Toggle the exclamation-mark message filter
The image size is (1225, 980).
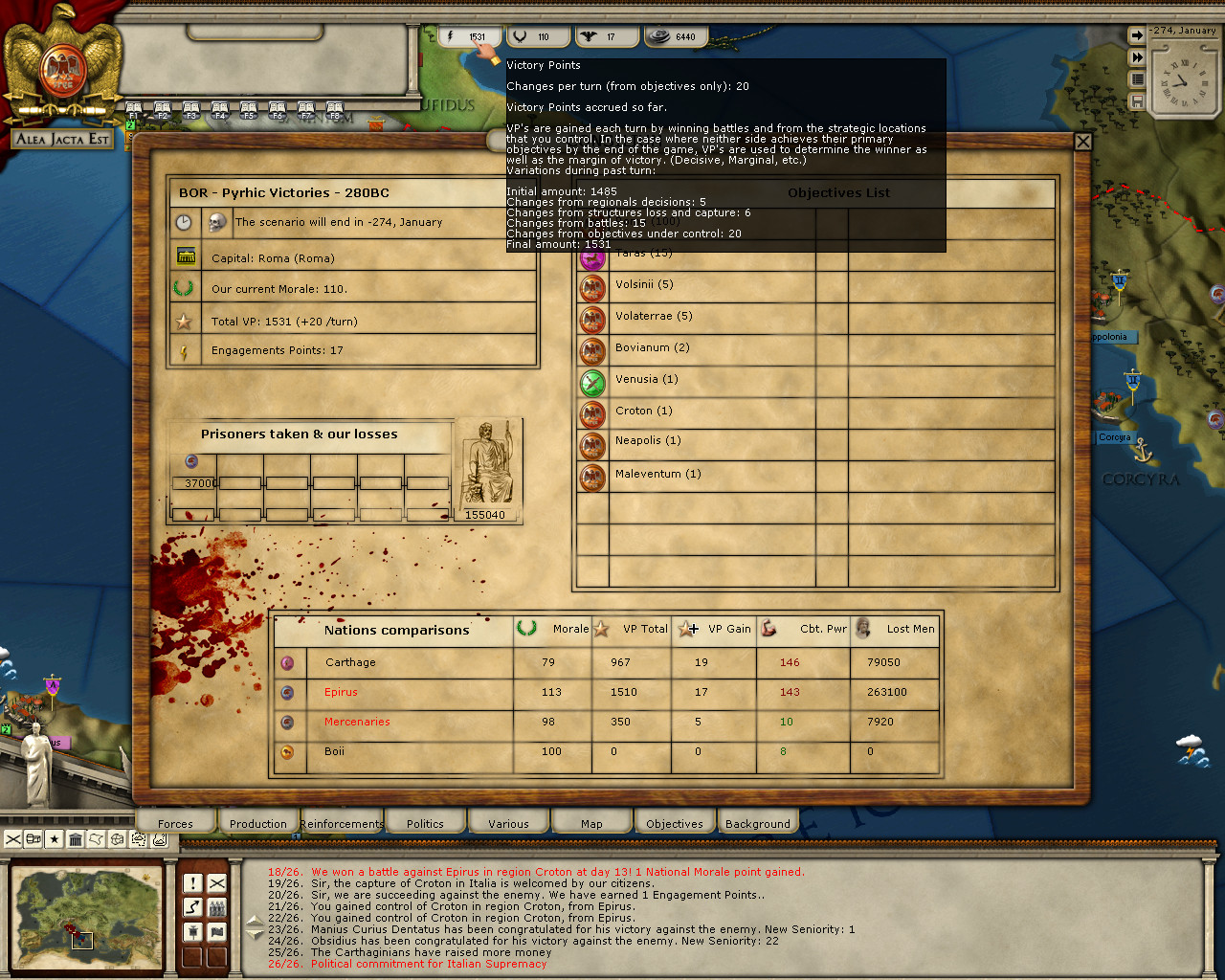coord(193,882)
